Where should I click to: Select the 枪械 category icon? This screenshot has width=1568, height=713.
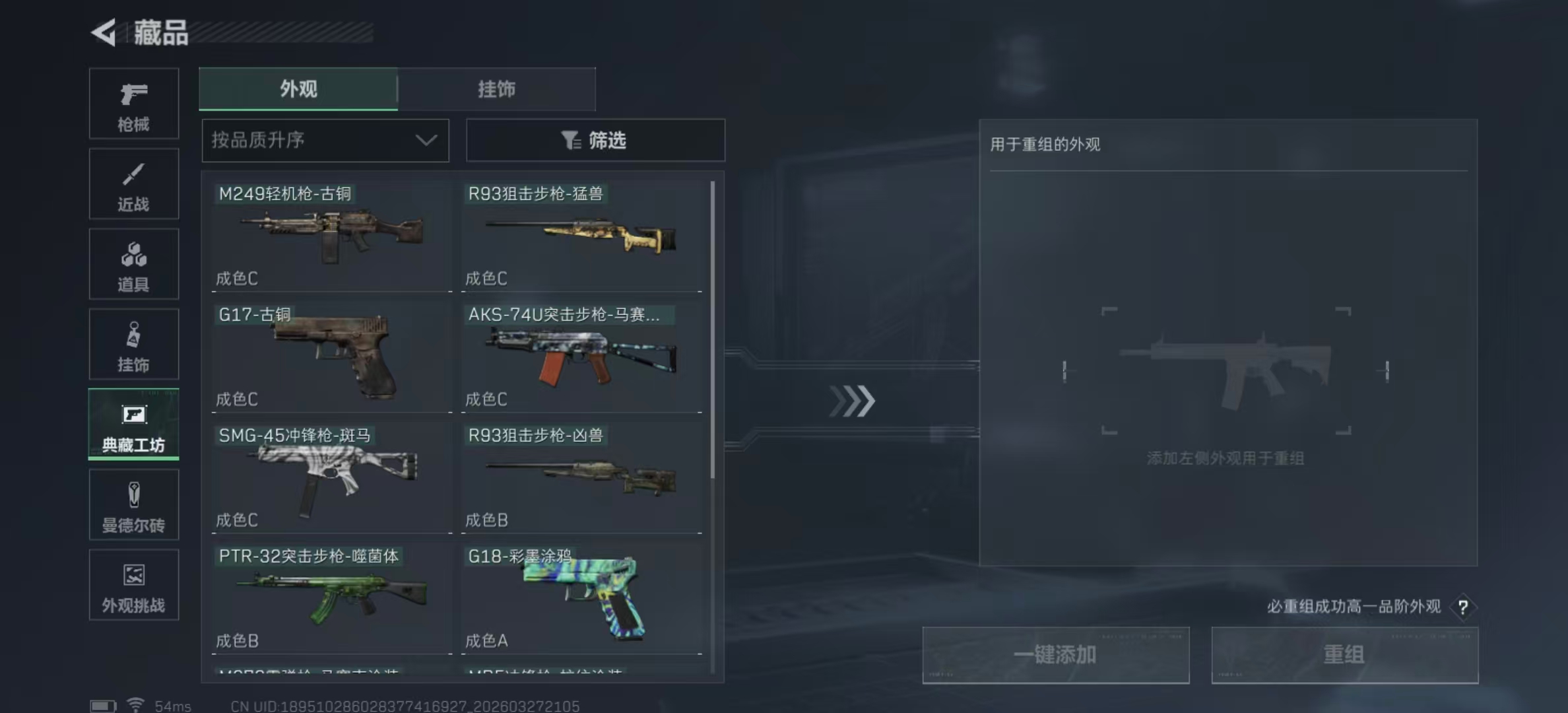point(133,102)
